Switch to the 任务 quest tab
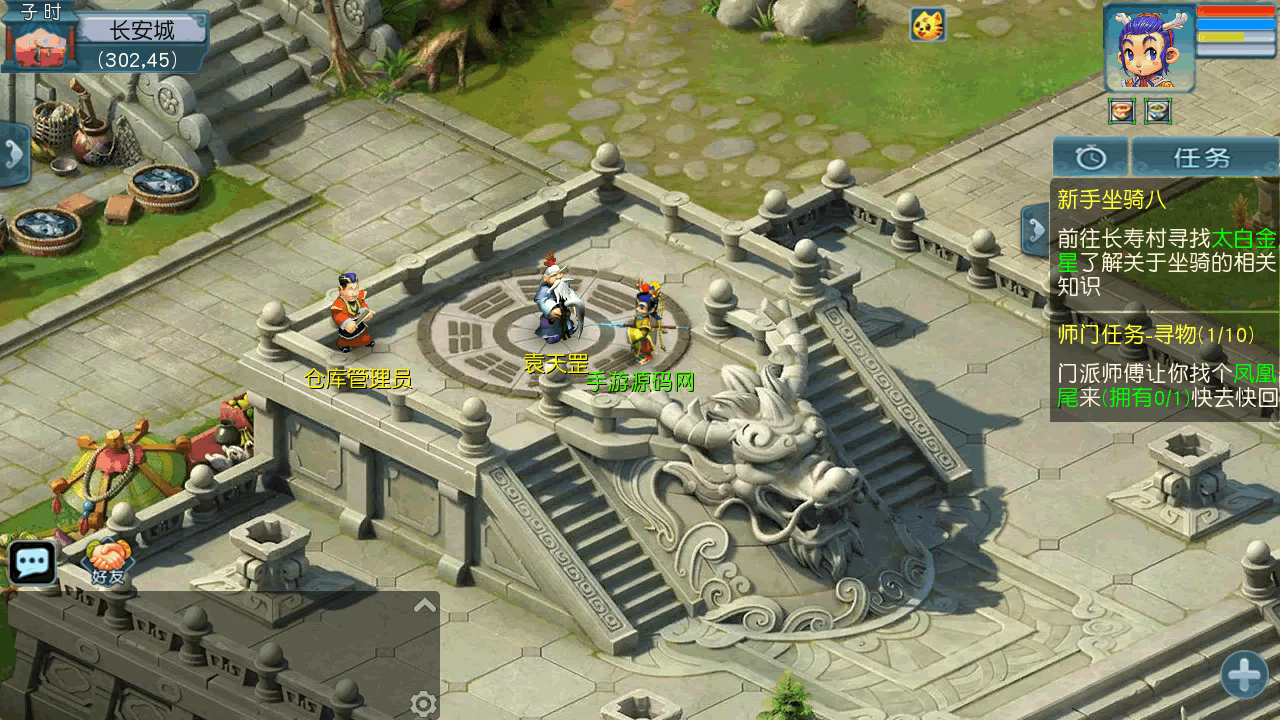1280x720 pixels. (1204, 158)
